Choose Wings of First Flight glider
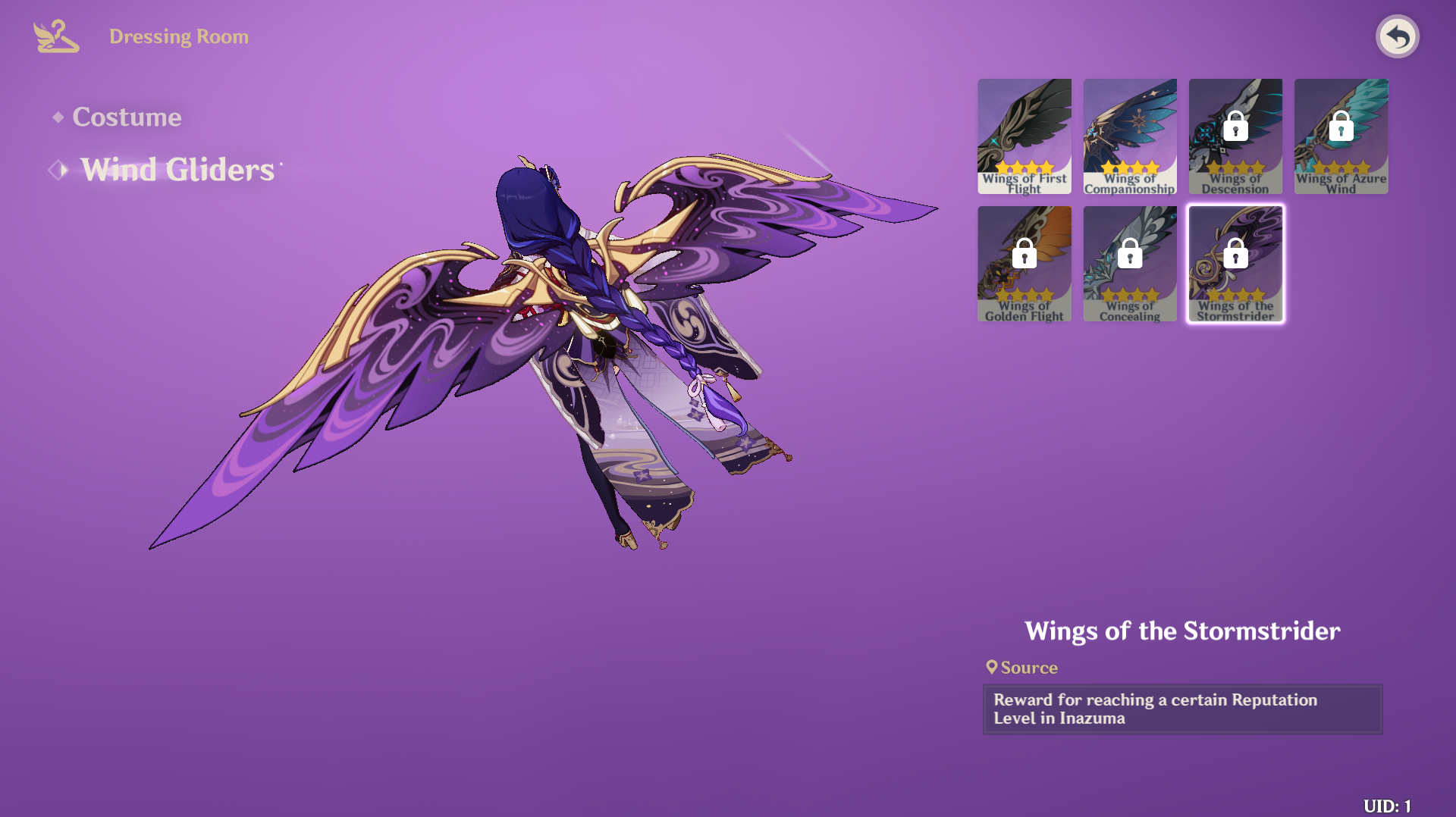This screenshot has height=817, width=1456. coord(1024,136)
